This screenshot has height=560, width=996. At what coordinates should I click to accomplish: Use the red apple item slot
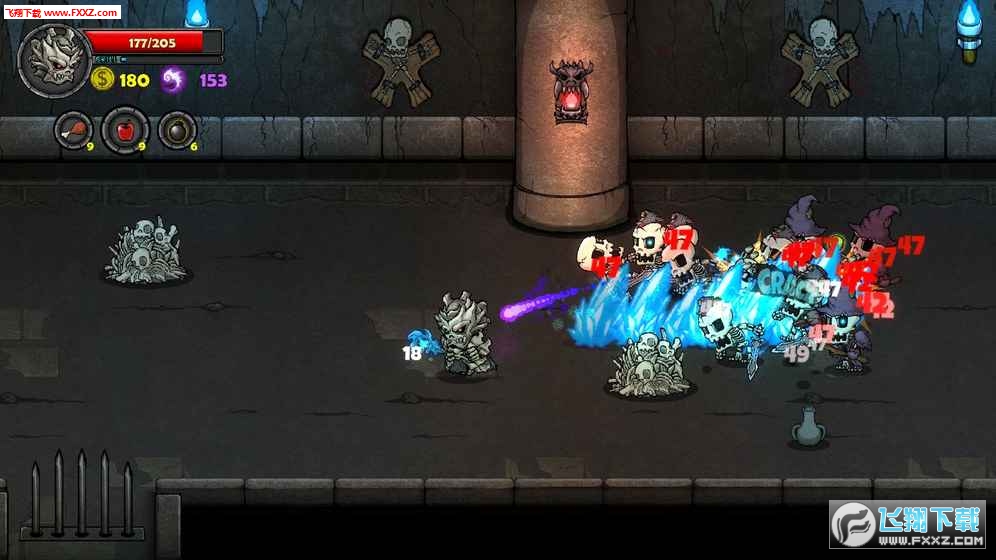click(x=125, y=131)
